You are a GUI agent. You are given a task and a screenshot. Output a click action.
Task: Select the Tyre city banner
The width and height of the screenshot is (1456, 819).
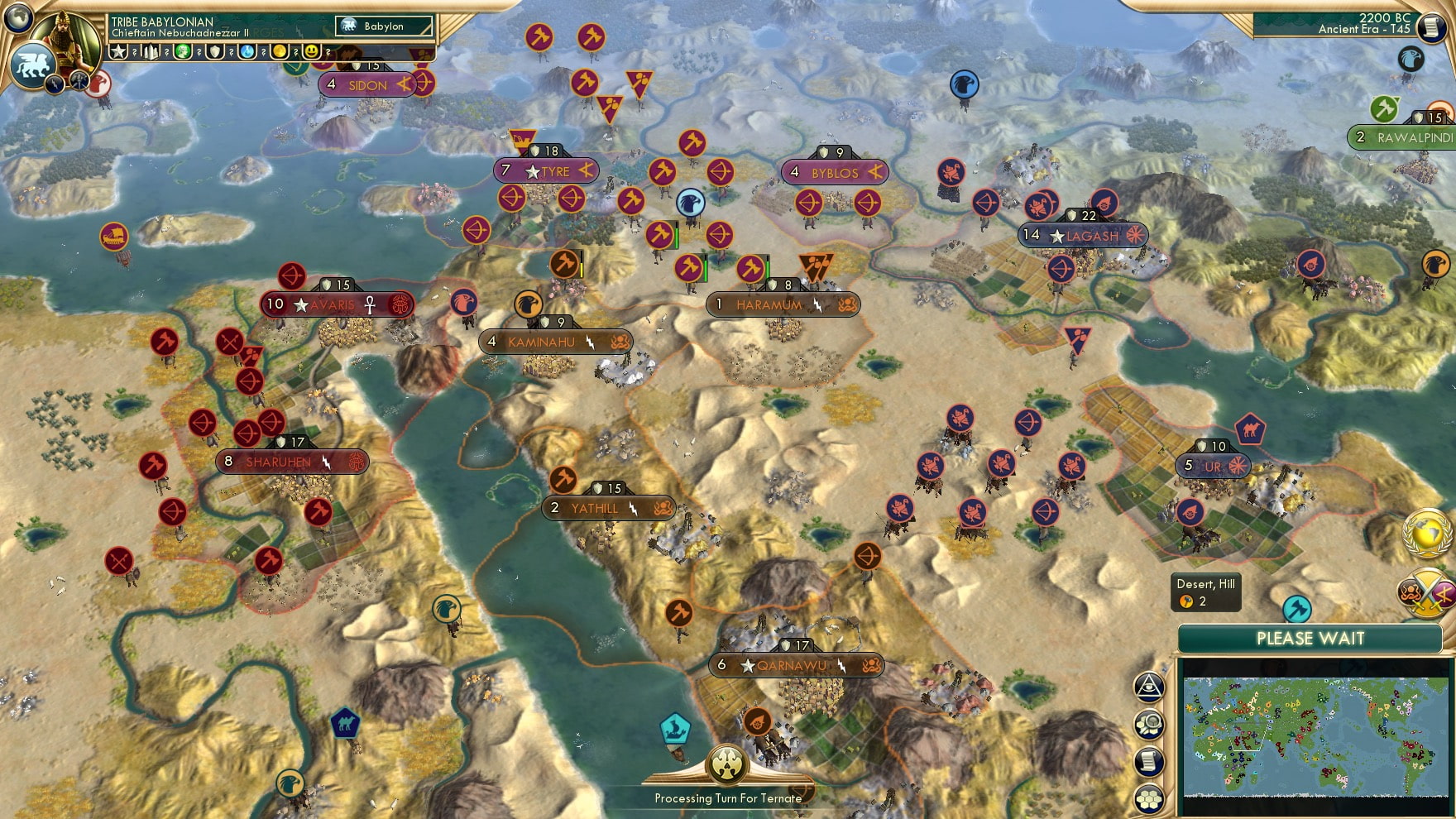point(546,171)
